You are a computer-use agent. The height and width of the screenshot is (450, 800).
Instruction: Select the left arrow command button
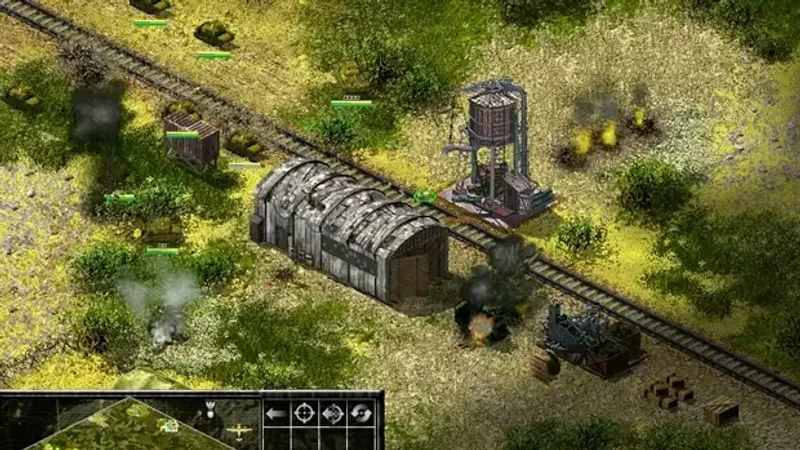pos(277,413)
